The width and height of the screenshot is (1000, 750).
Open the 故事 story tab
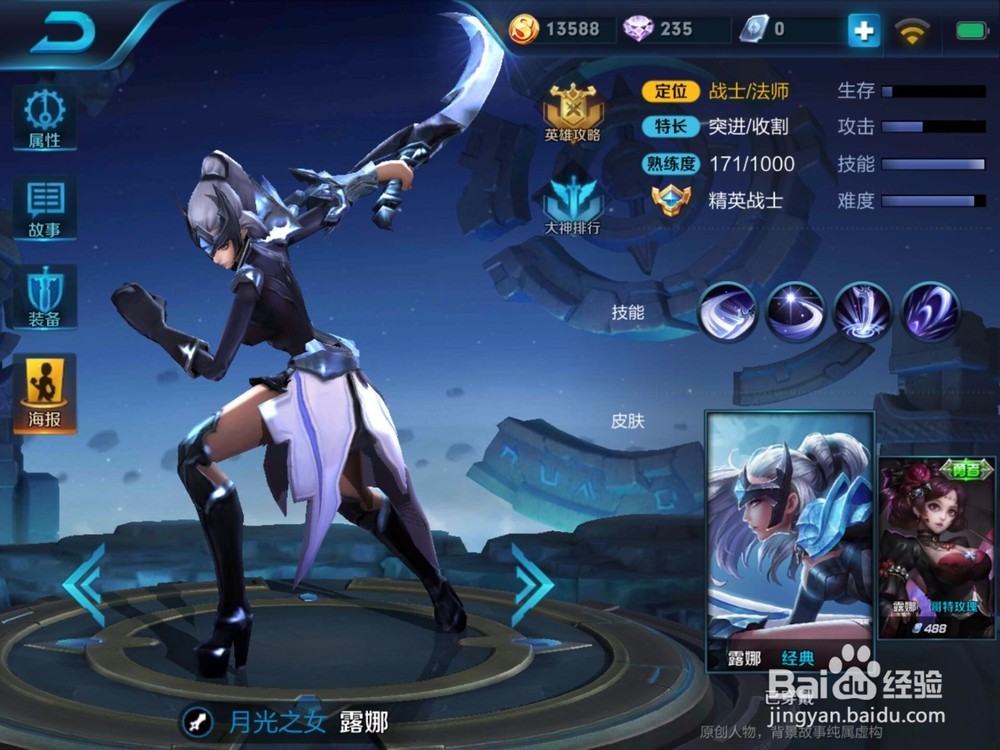point(44,208)
